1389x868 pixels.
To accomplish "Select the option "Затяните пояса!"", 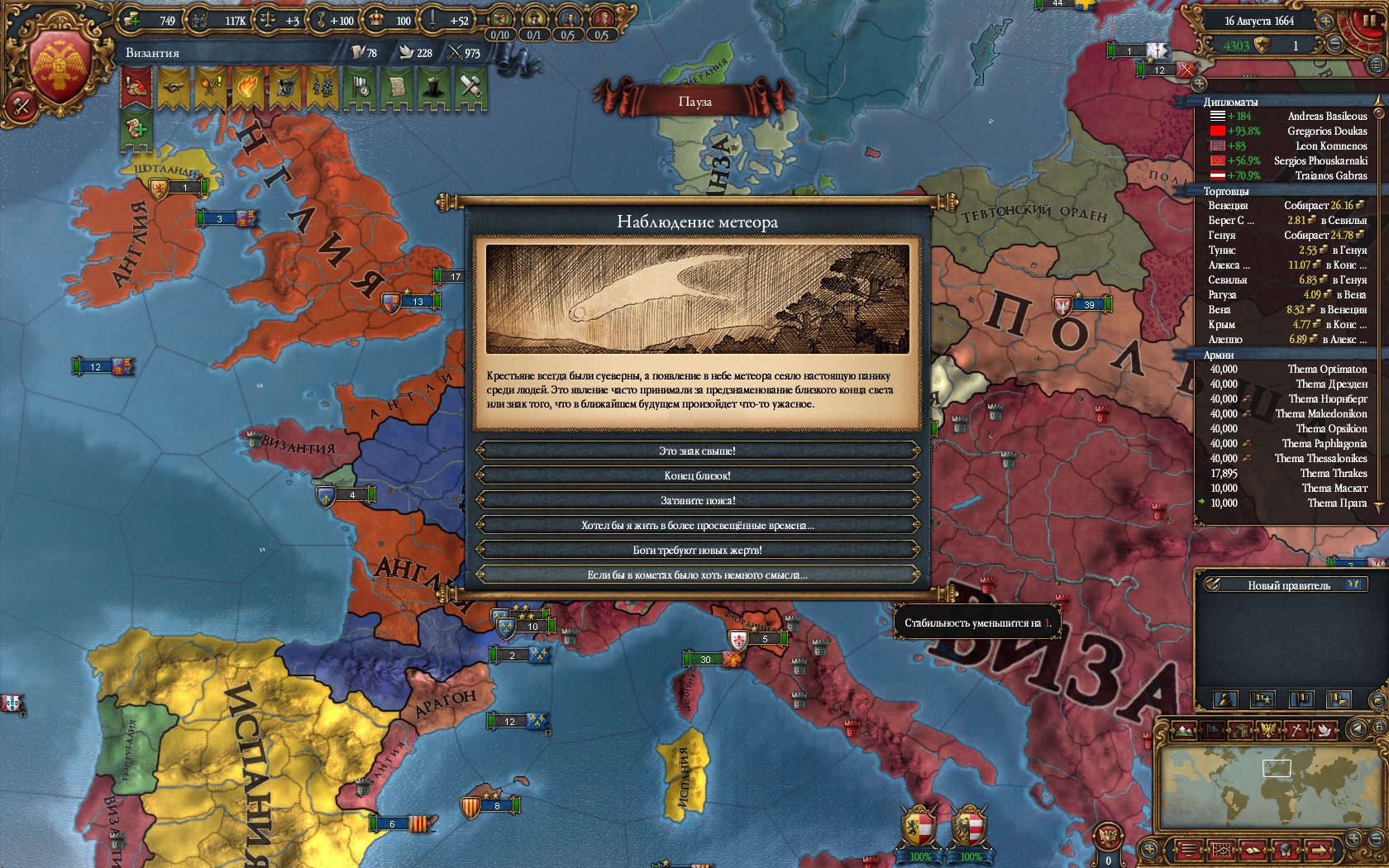I will click(x=697, y=500).
